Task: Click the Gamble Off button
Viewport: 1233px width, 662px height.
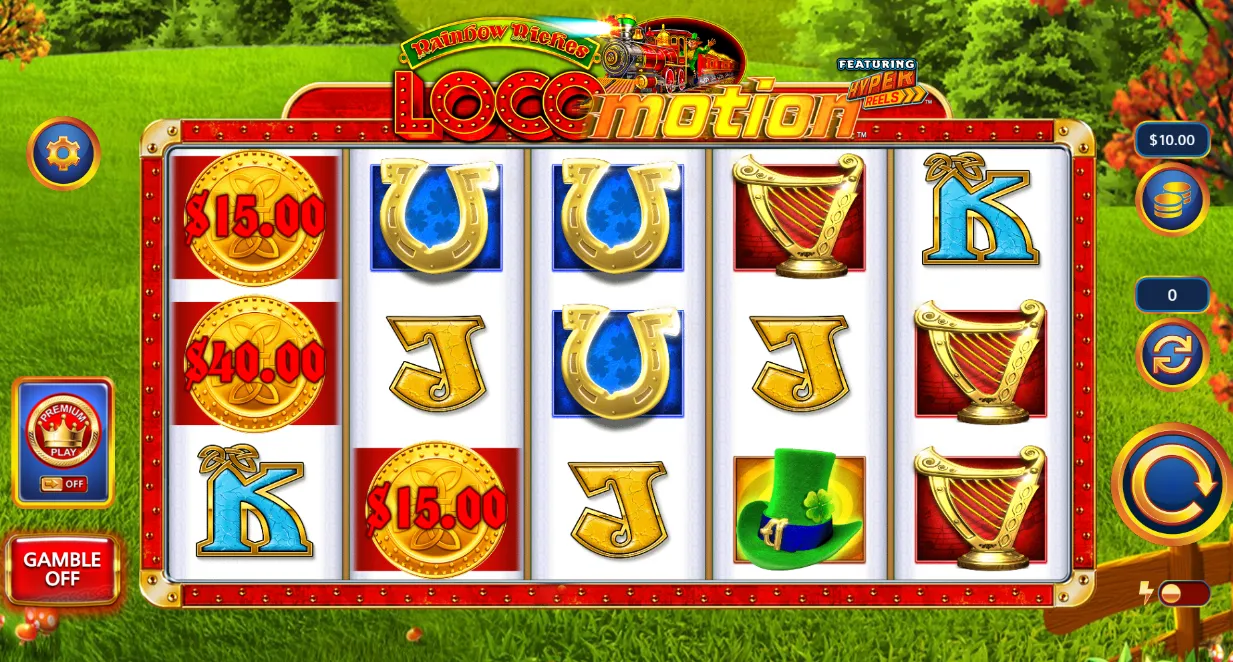Action: pyautogui.click(x=62, y=569)
